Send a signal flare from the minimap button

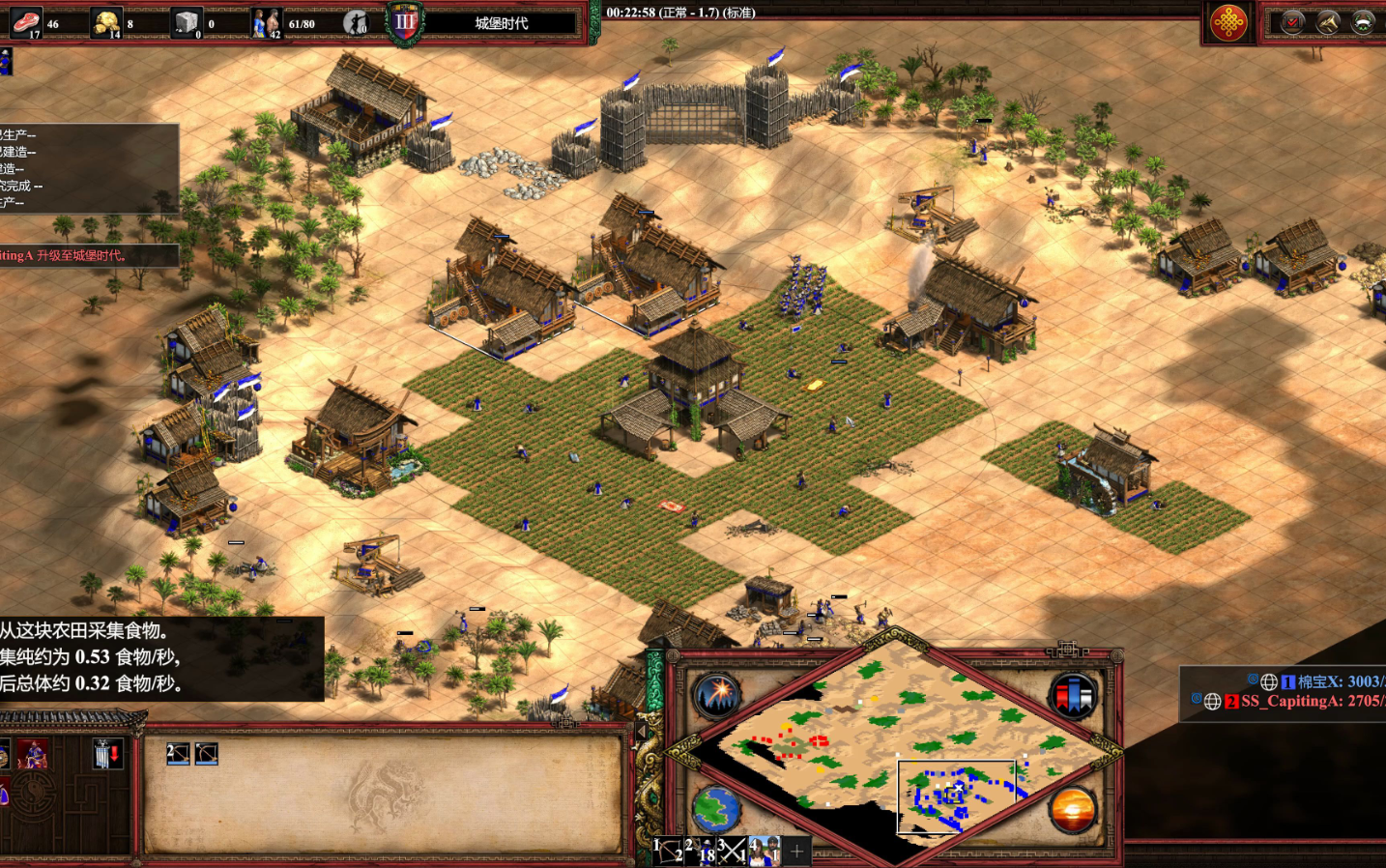pos(716,695)
